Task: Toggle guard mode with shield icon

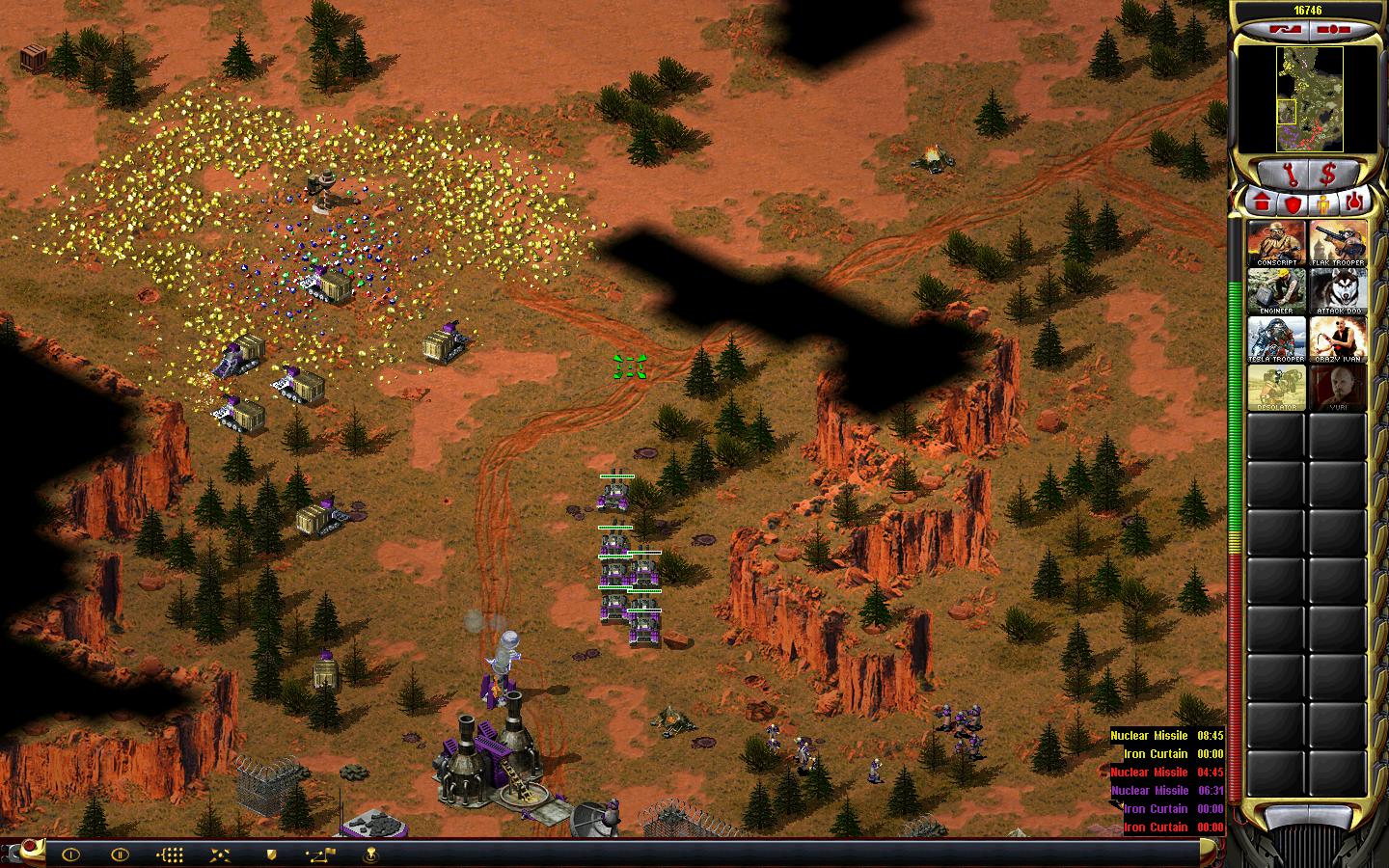Action: tap(271, 854)
